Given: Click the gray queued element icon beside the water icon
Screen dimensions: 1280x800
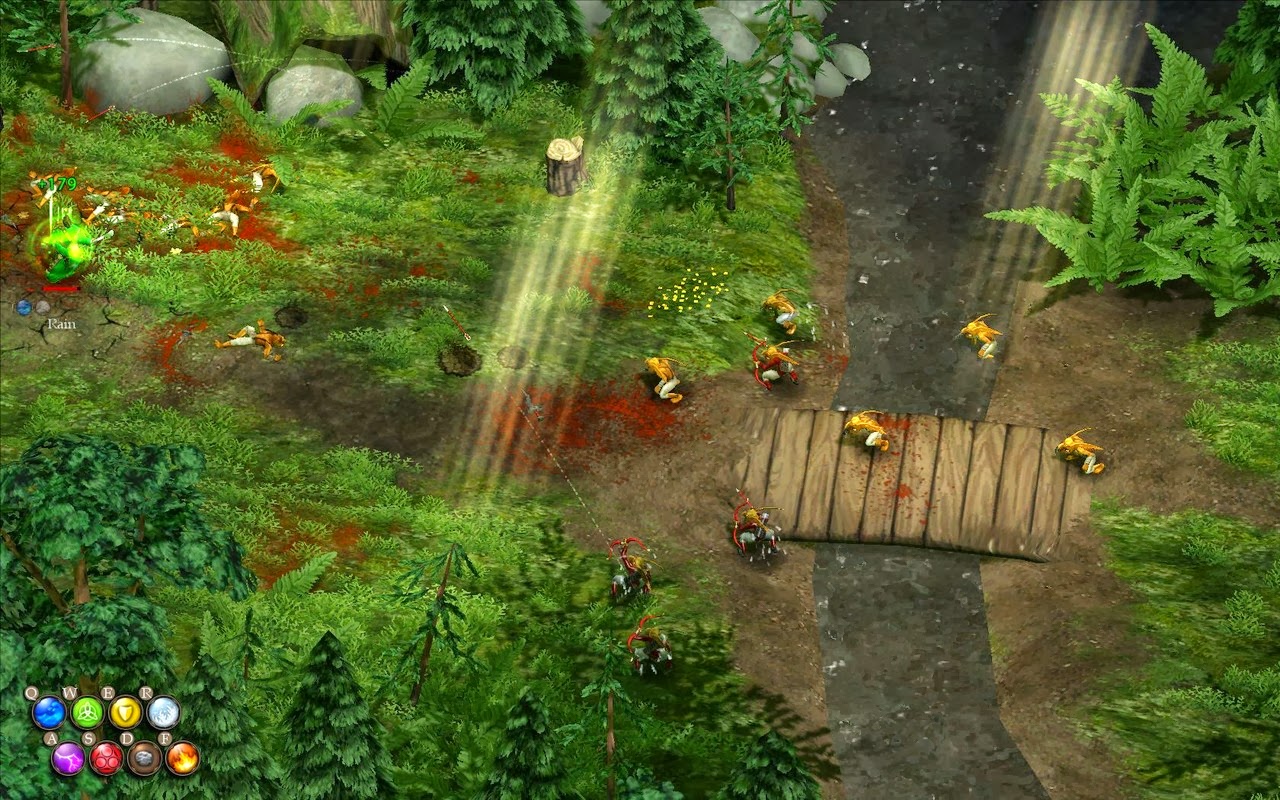Looking at the screenshot, I should coord(42,308).
